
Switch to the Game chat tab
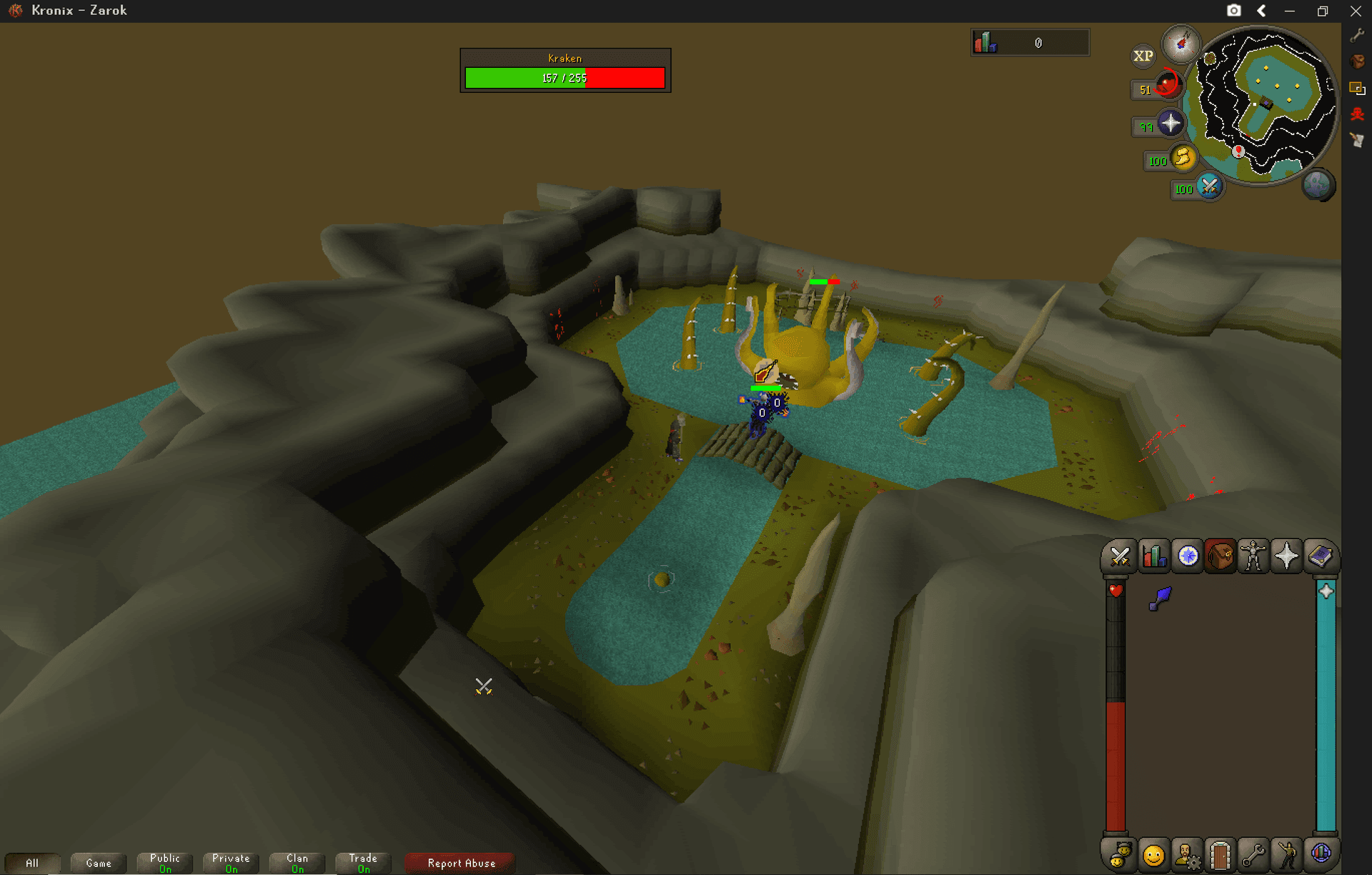coord(98,862)
